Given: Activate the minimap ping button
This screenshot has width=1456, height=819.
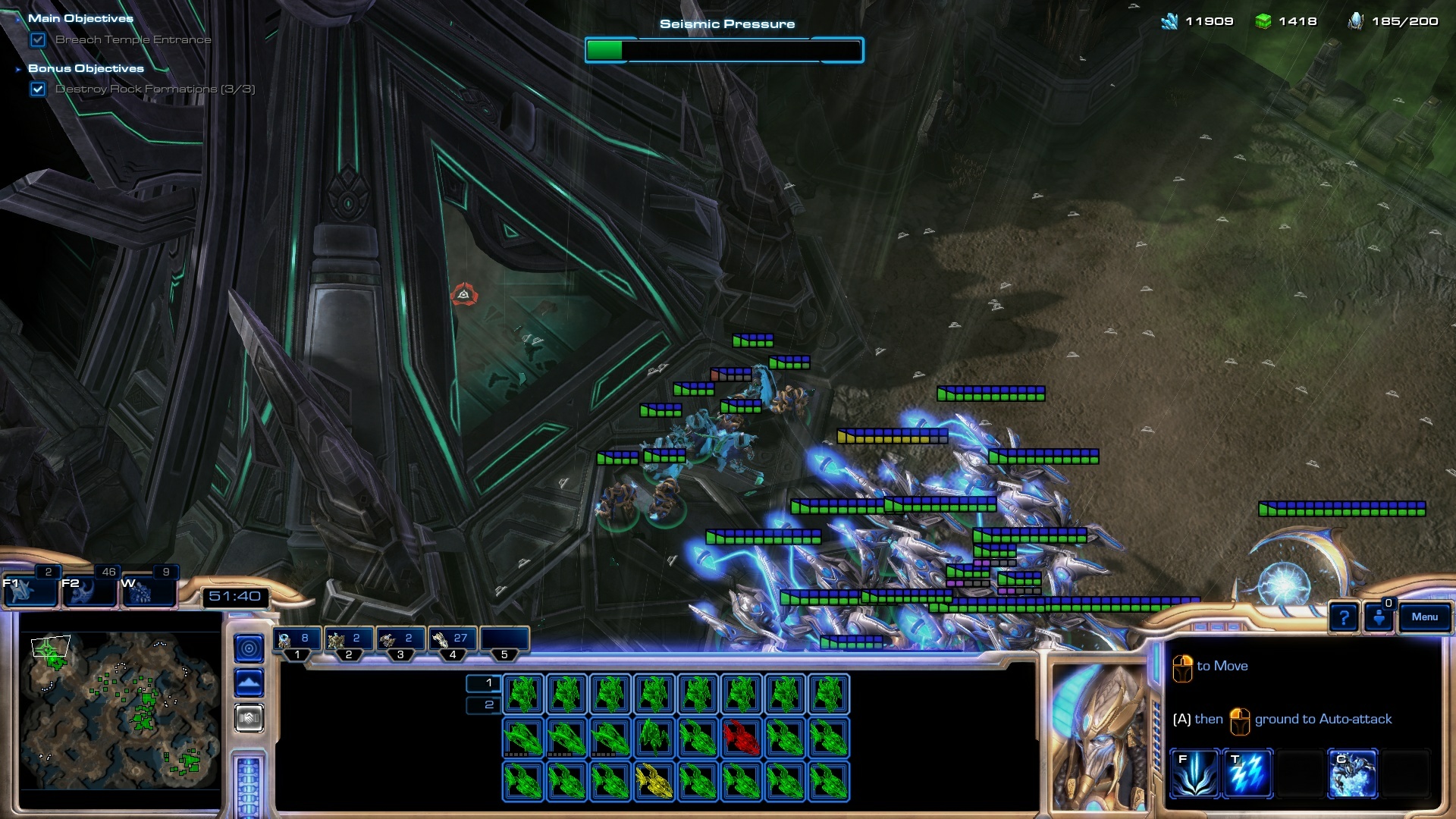Looking at the screenshot, I should (249, 648).
